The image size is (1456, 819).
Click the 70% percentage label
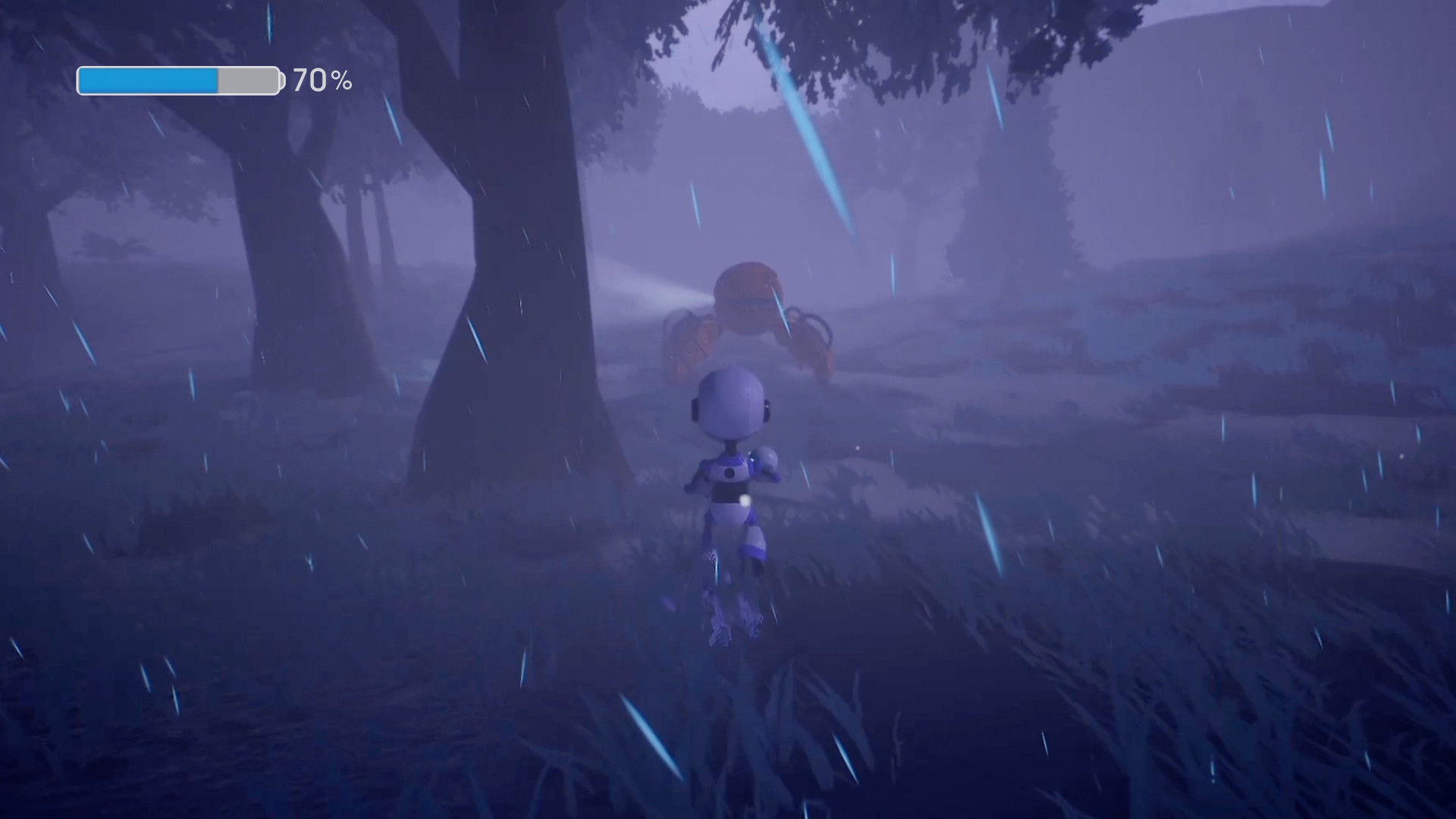point(322,78)
